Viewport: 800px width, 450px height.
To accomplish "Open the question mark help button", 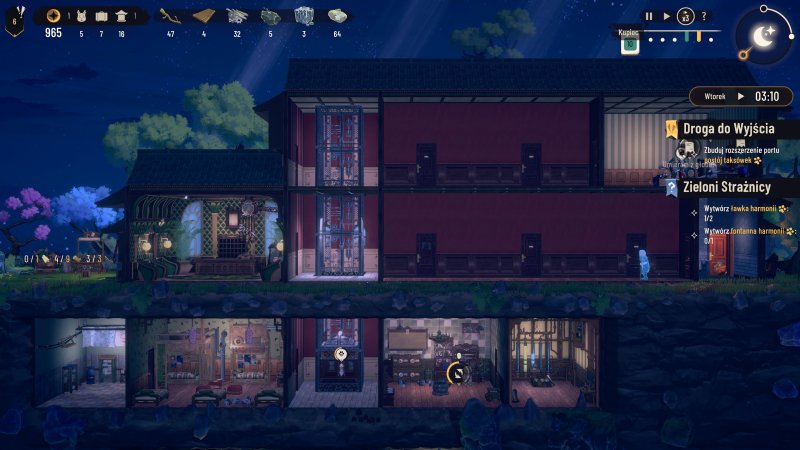I will coord(704,16).
